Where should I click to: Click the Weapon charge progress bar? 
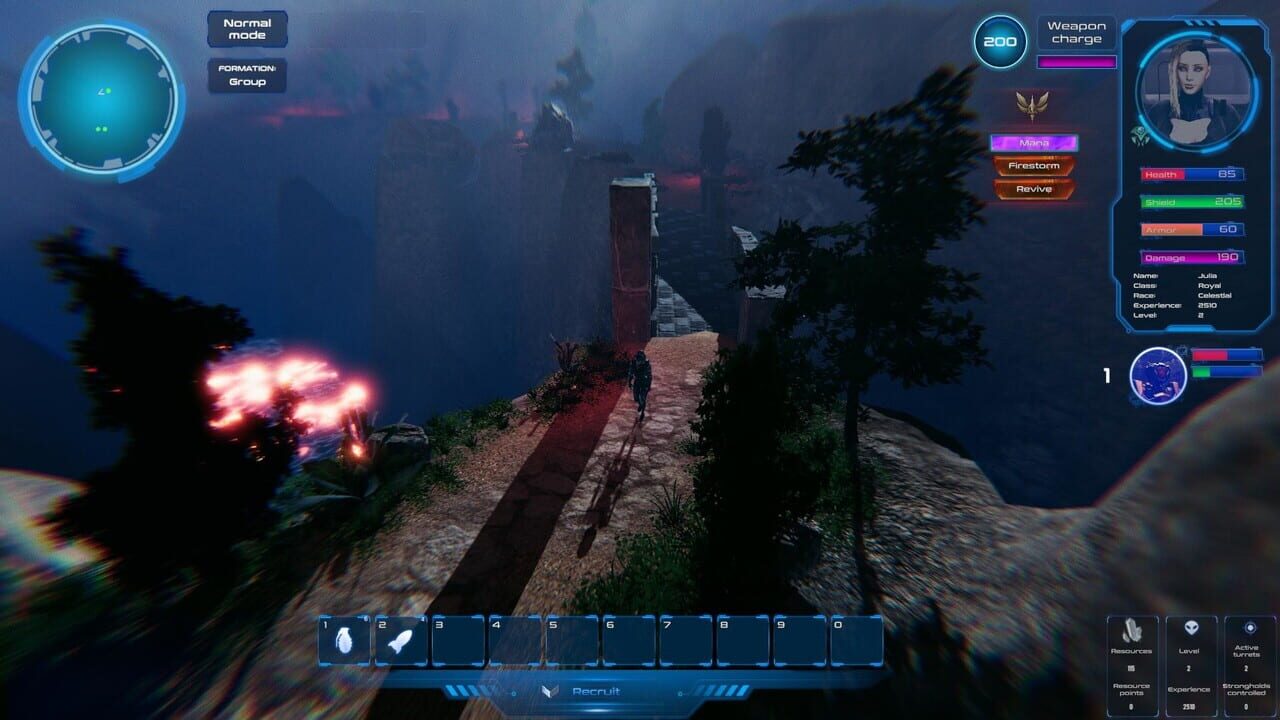[x=1076, y=62]
